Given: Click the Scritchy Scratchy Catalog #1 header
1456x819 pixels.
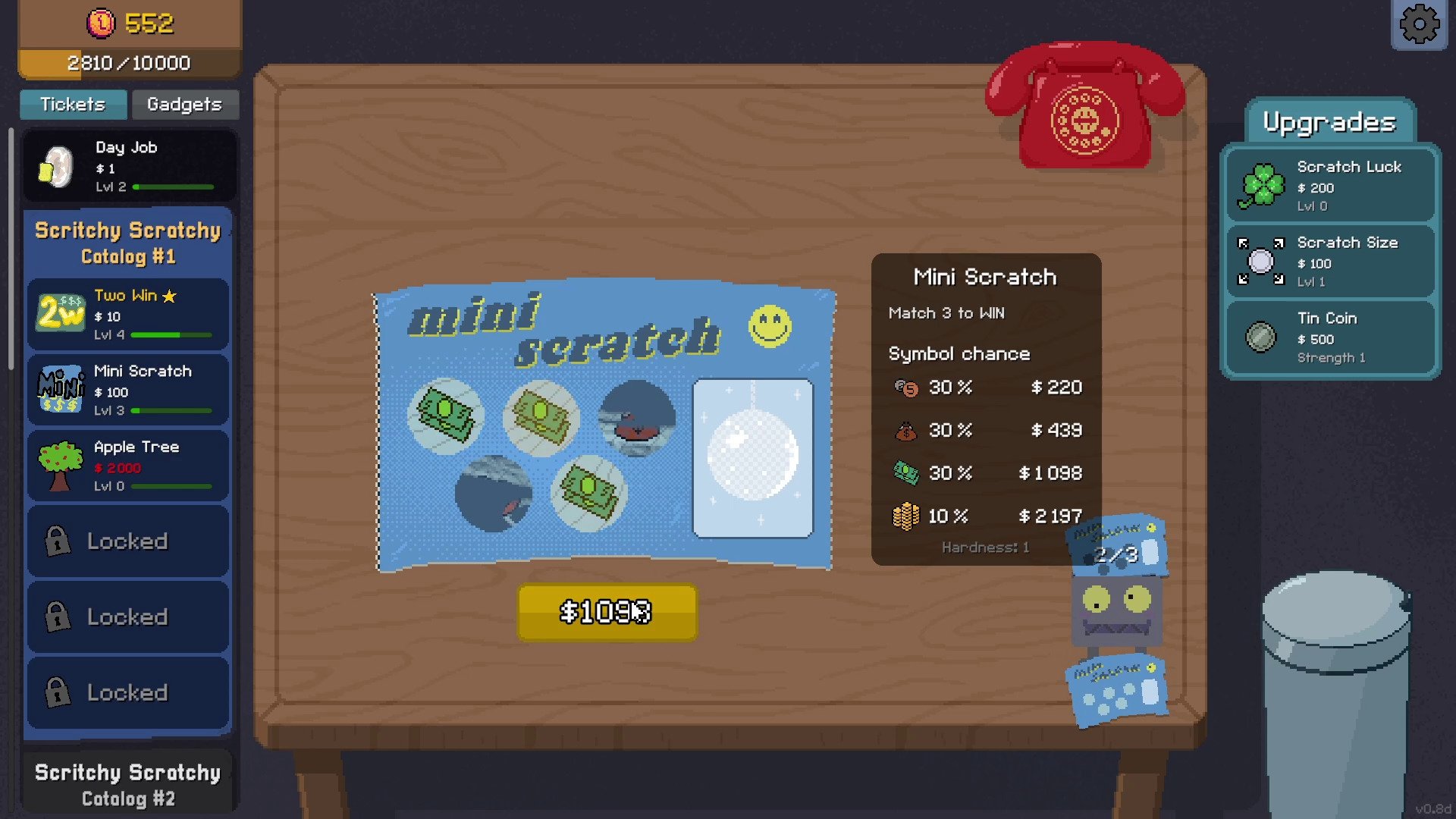Looking at the screenshot, I should pos(128,243).
